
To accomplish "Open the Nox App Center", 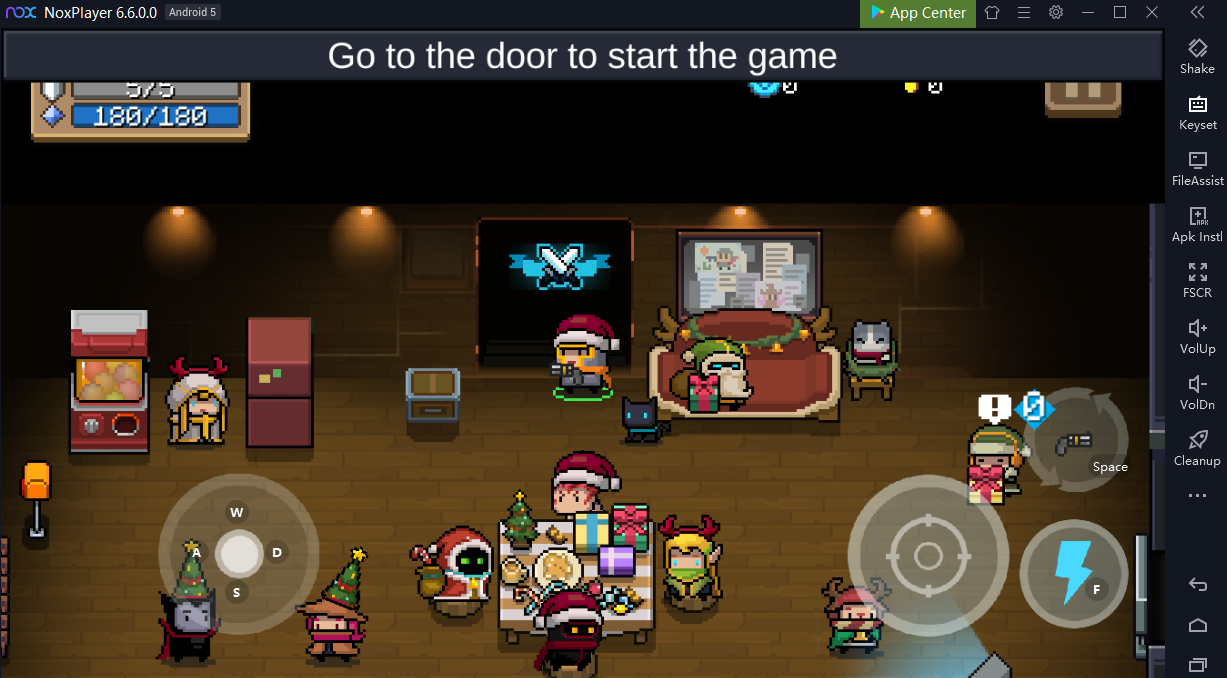I will pos(917,13).
